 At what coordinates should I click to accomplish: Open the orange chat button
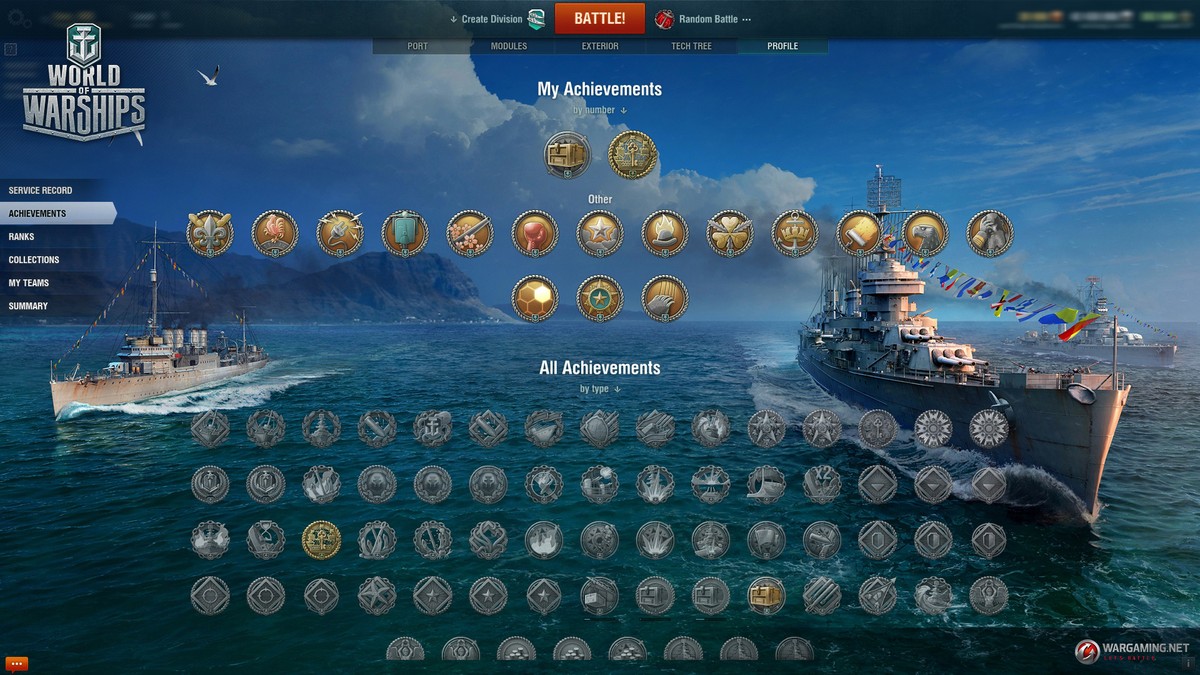16,663
